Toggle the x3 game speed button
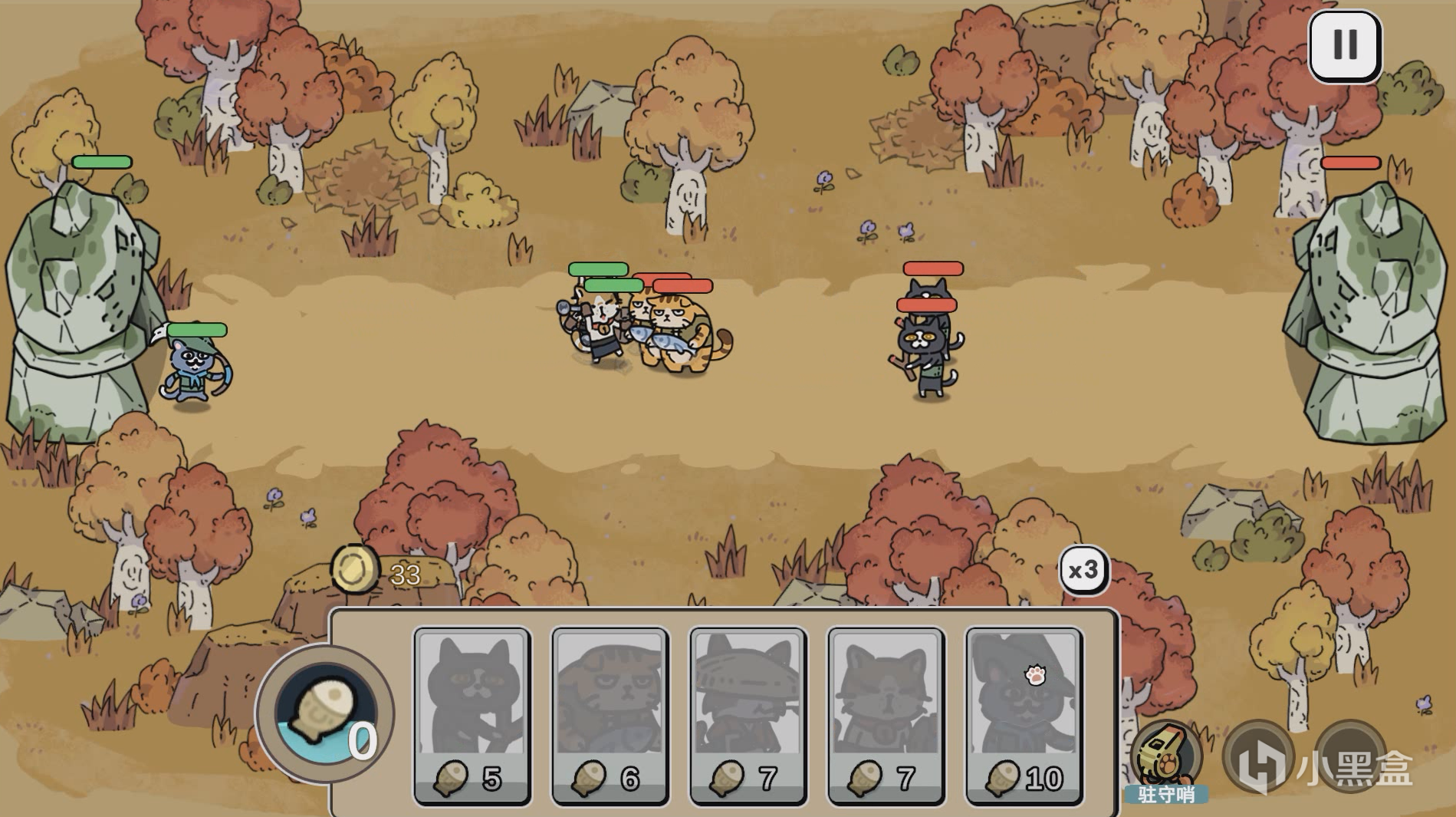The width and height of the screenshot is (1456, 817). (1083, 568)
